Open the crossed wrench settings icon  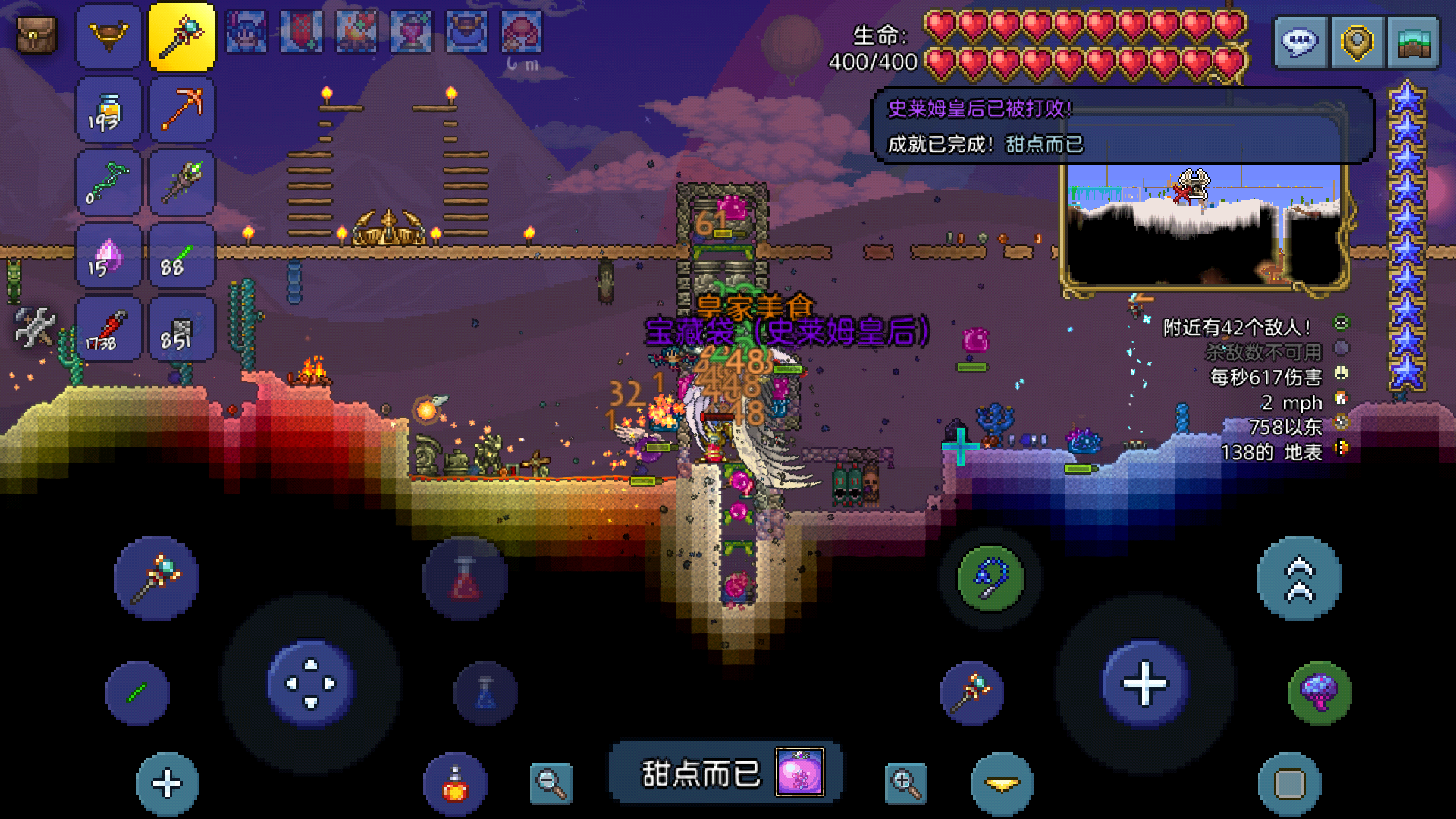[x=35, y=328]
